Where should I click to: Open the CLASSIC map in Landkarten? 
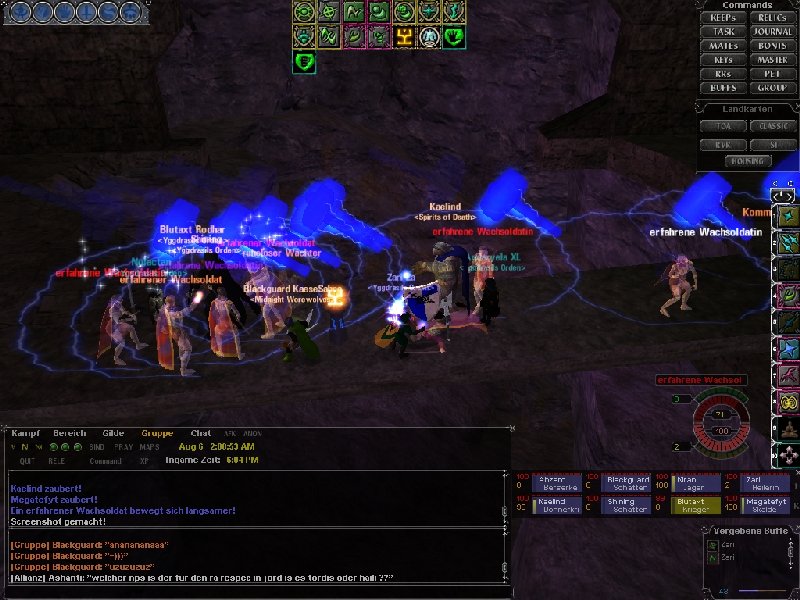pos(772,127)
